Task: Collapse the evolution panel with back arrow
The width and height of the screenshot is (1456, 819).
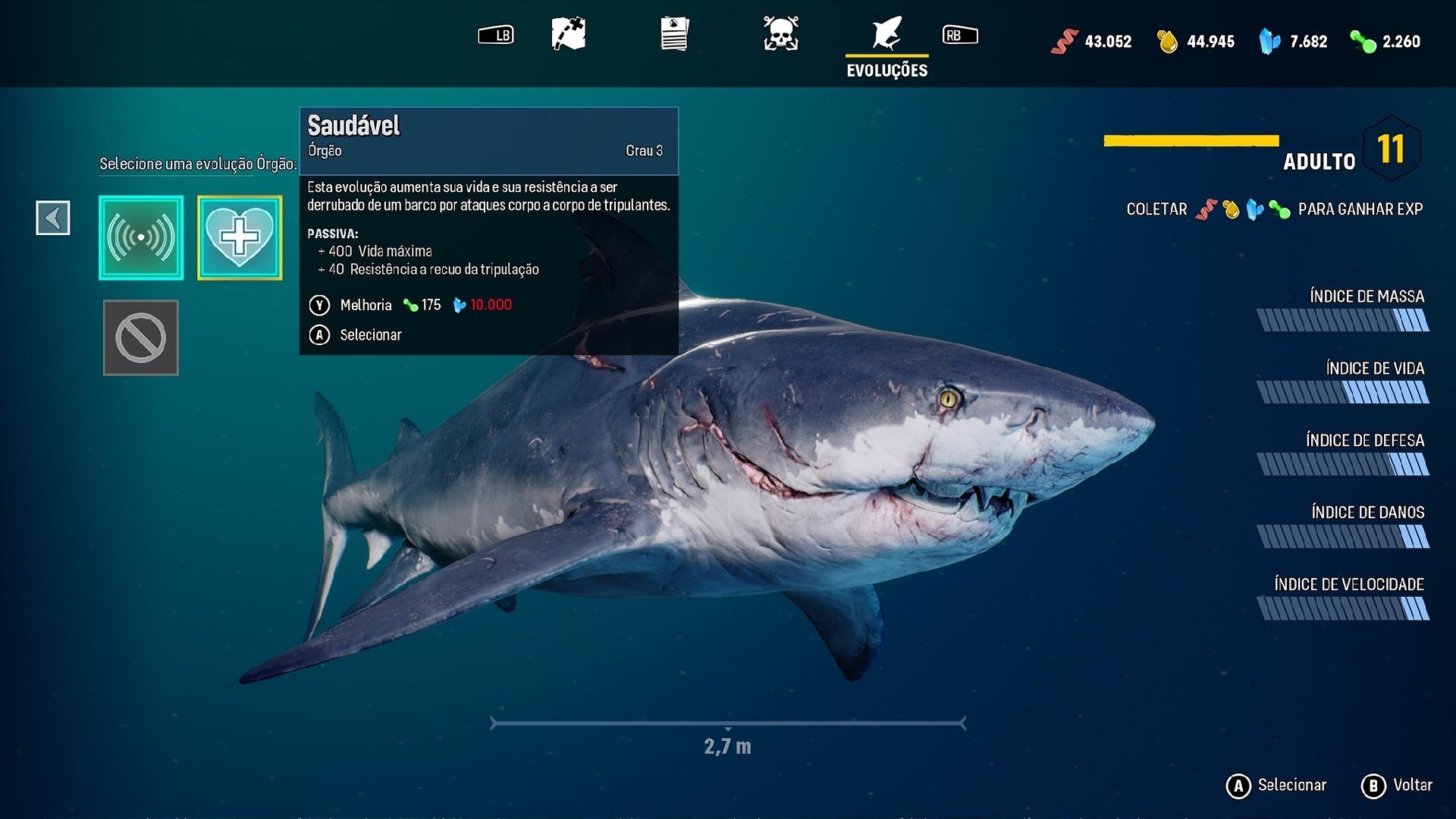Action: click(x=52, y=218)
